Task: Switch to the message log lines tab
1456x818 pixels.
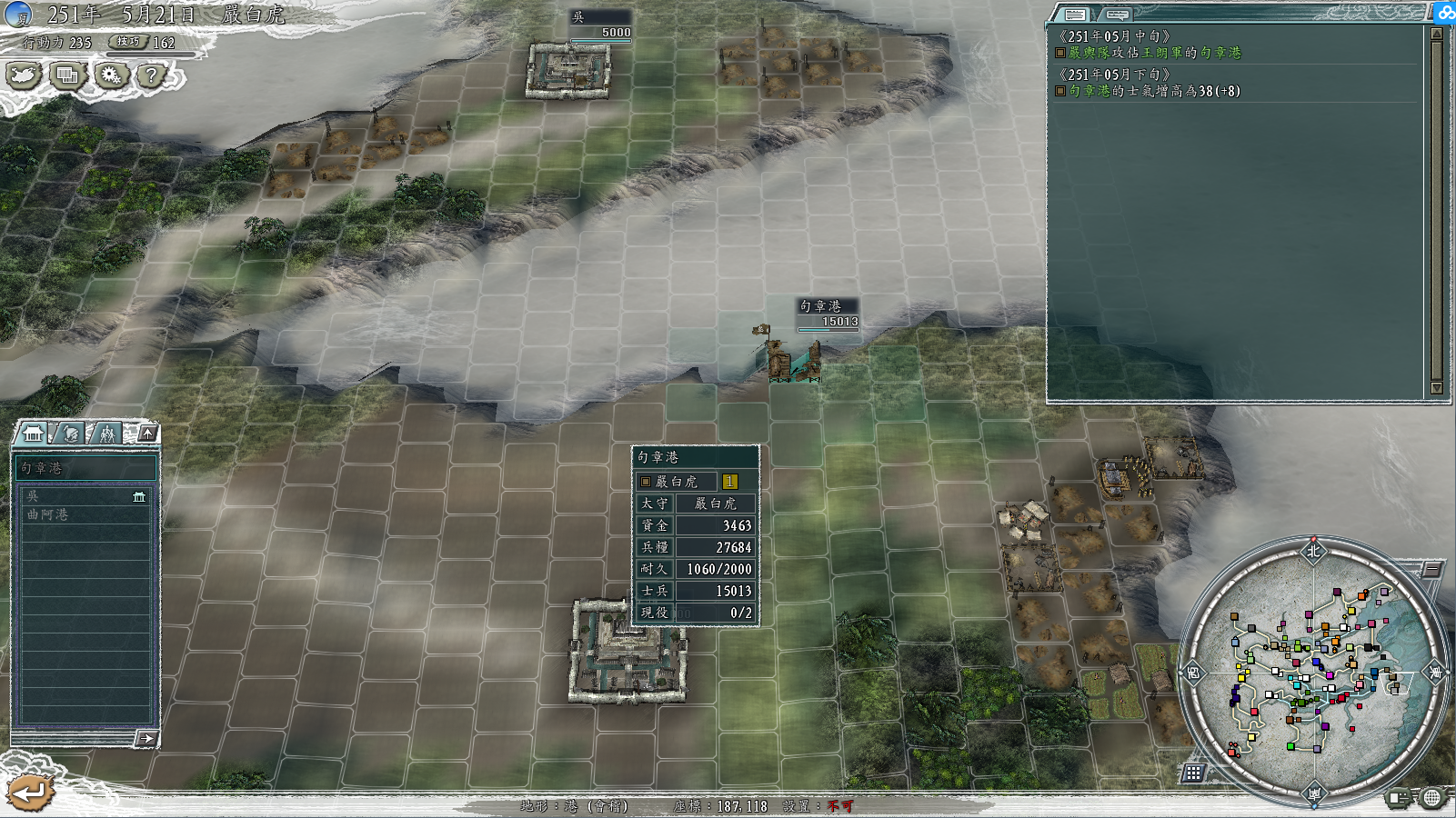Action: click(1075, 14)
